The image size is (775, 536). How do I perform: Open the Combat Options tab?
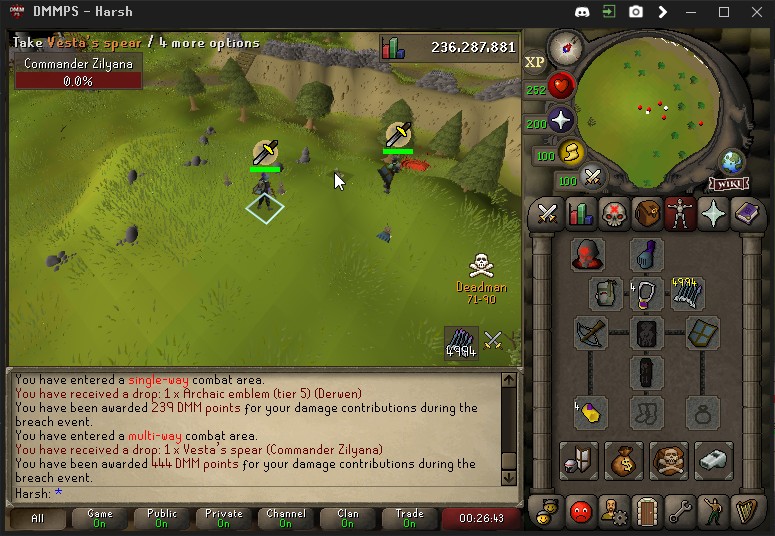[x=547, y=213]
